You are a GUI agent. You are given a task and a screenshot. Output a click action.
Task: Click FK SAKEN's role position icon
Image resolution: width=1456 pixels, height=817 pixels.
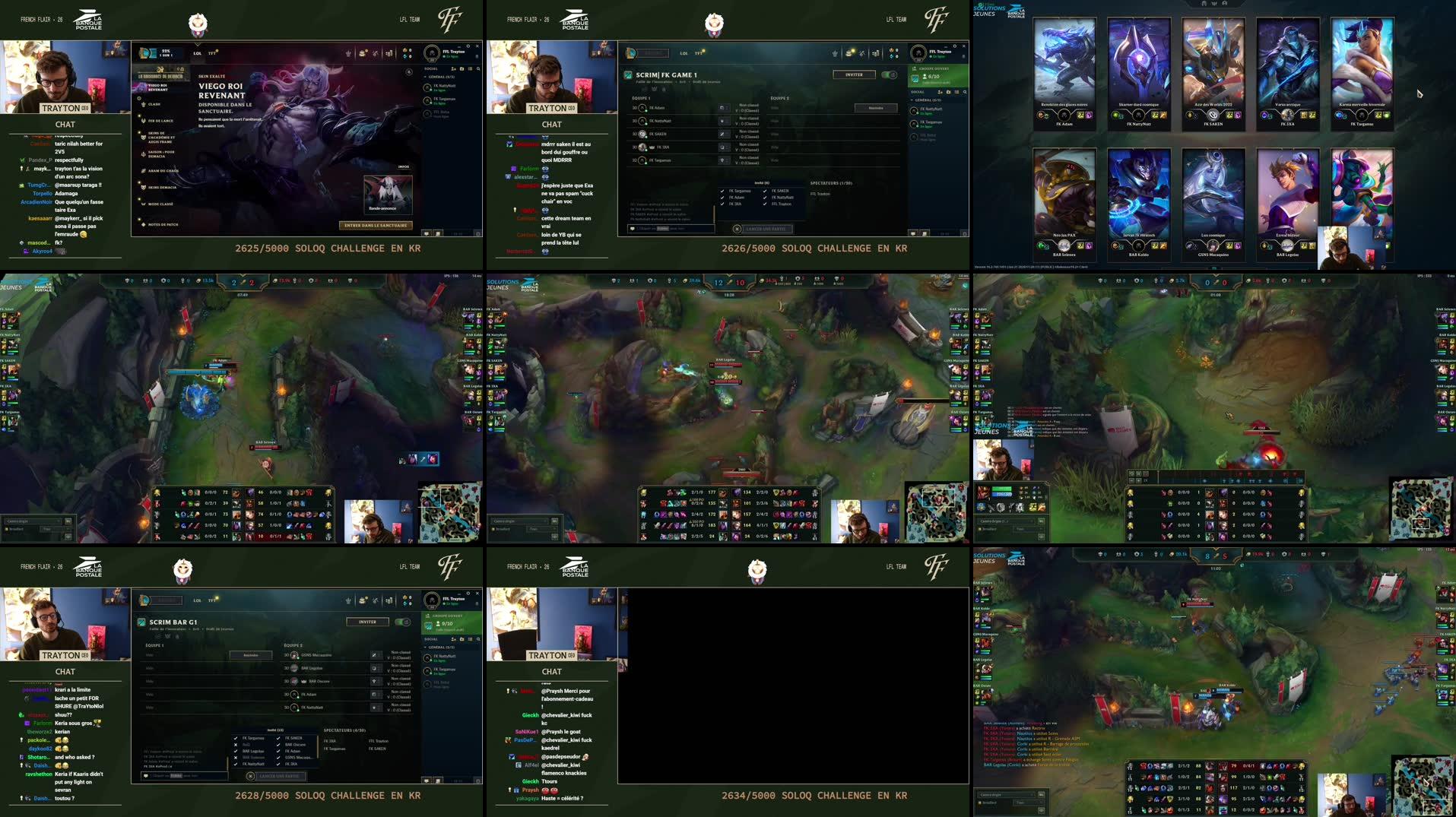pos(722,134)
